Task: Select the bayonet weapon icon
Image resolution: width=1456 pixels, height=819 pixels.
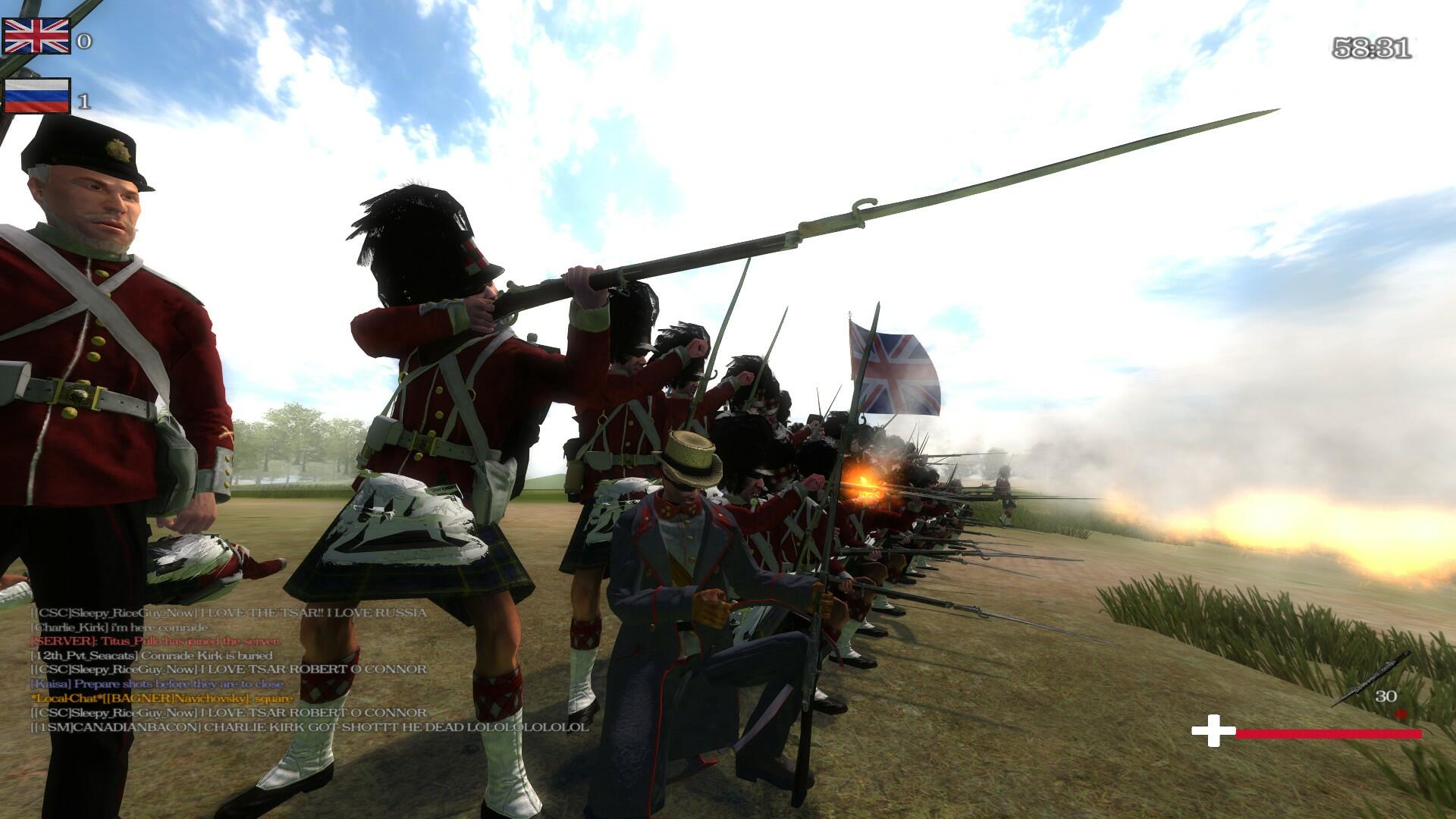Action: click(x=1371, y=679)
